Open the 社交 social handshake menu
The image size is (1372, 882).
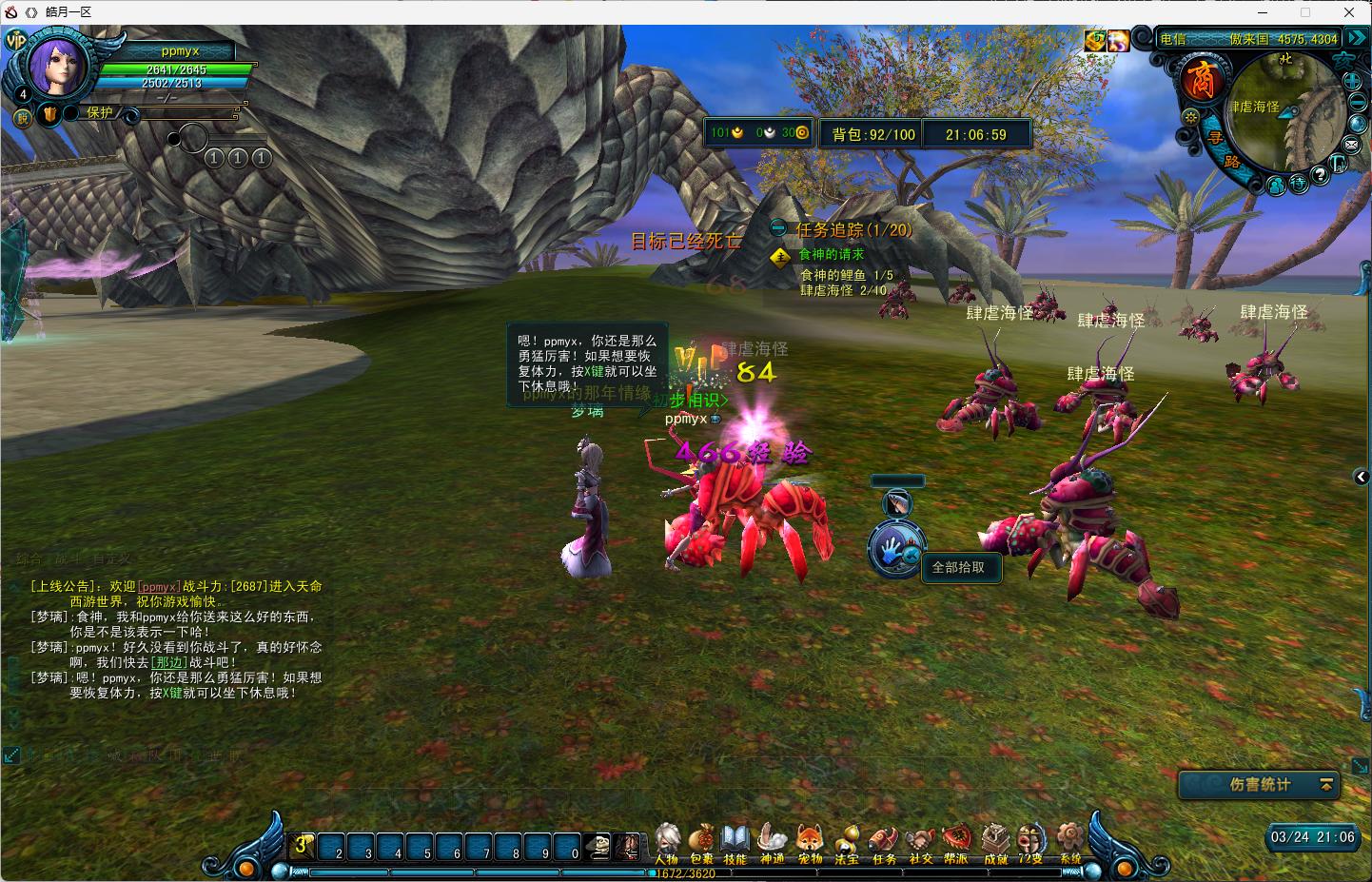pos(920,844)
